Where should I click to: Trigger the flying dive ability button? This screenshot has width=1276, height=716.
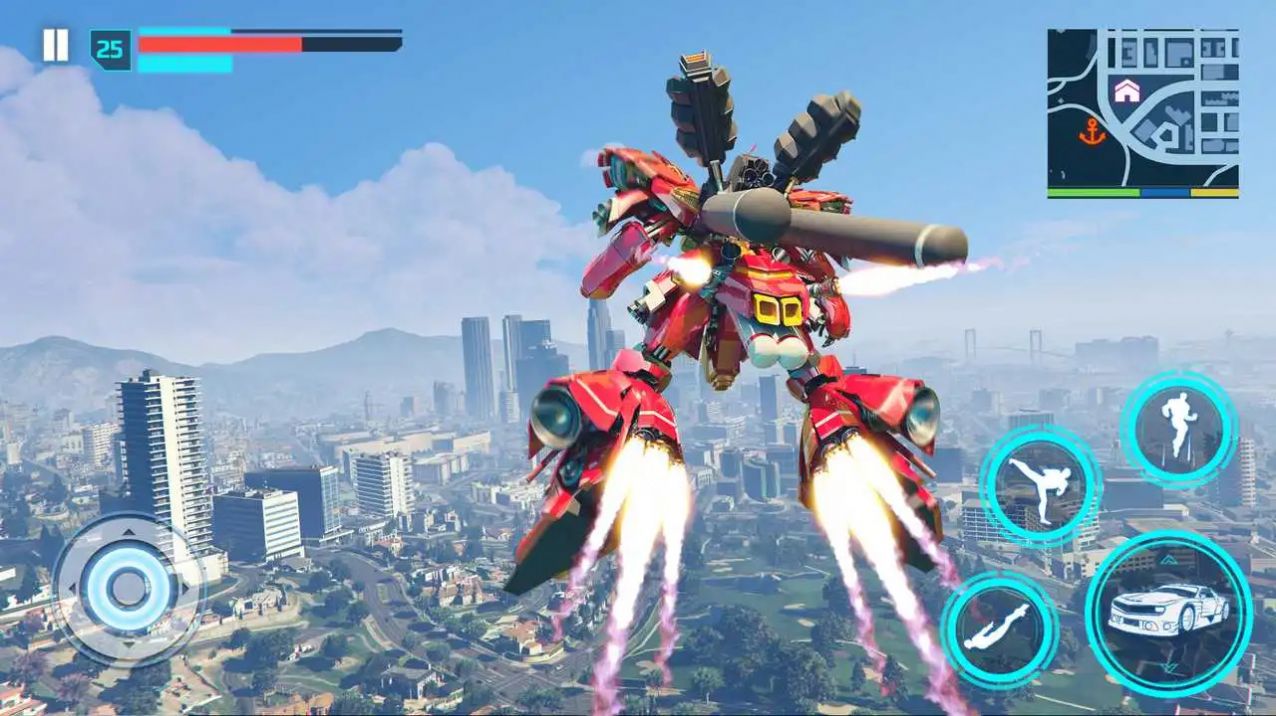click(999, 630)
